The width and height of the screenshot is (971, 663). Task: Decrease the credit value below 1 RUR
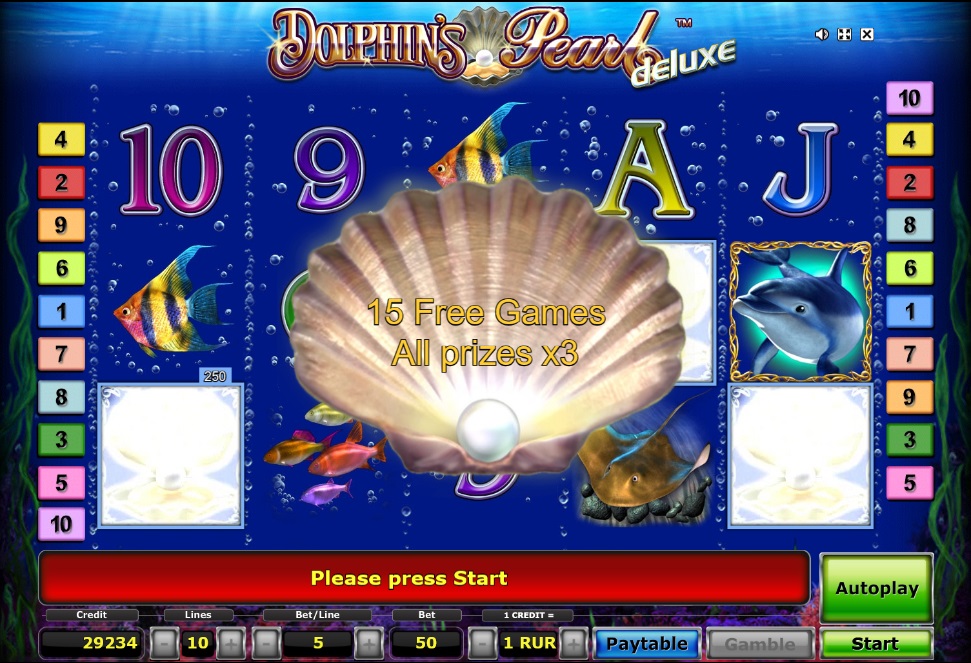[481, 642]
